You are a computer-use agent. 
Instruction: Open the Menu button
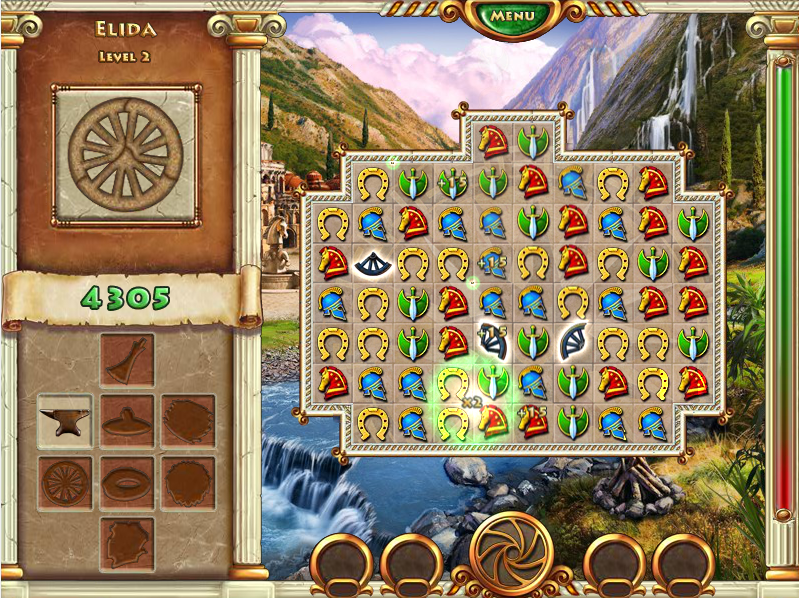point(512,16)
